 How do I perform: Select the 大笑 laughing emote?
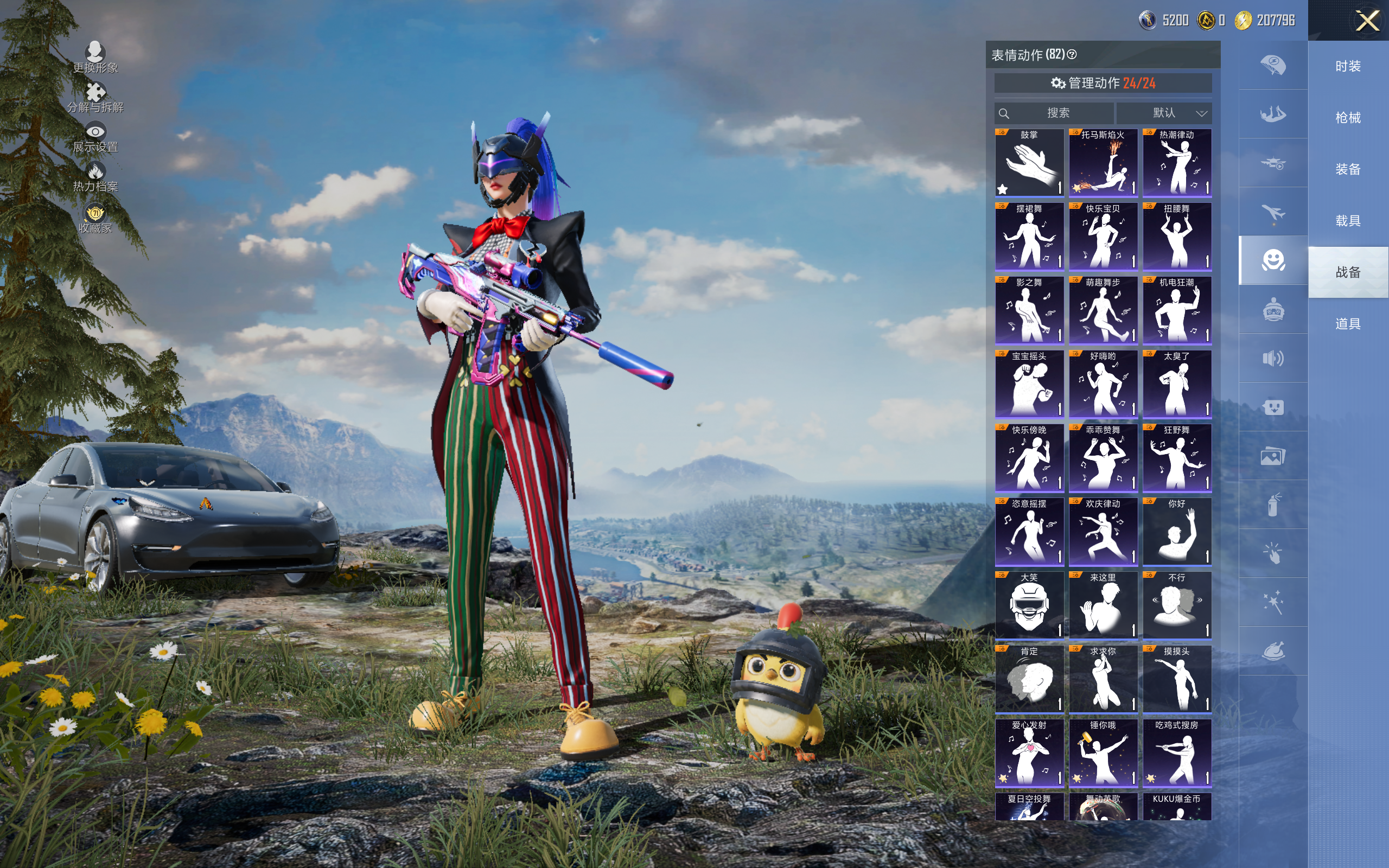[x=1029, y=605]
